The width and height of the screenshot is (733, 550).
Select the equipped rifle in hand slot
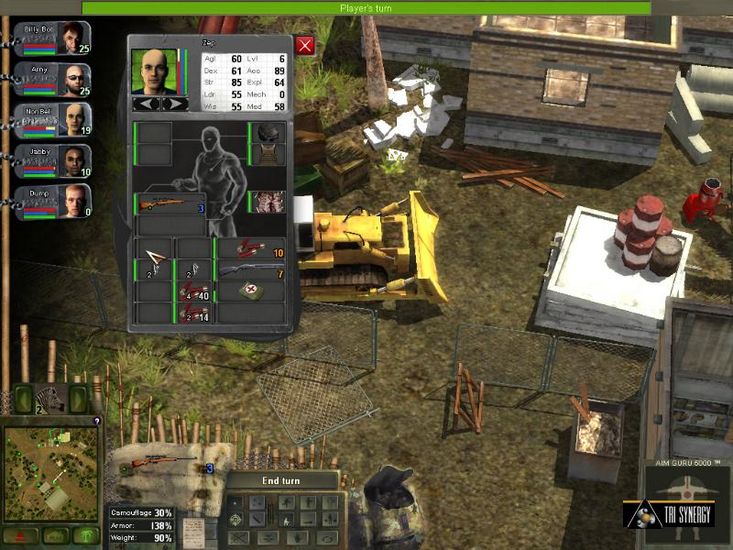point(170,205)
